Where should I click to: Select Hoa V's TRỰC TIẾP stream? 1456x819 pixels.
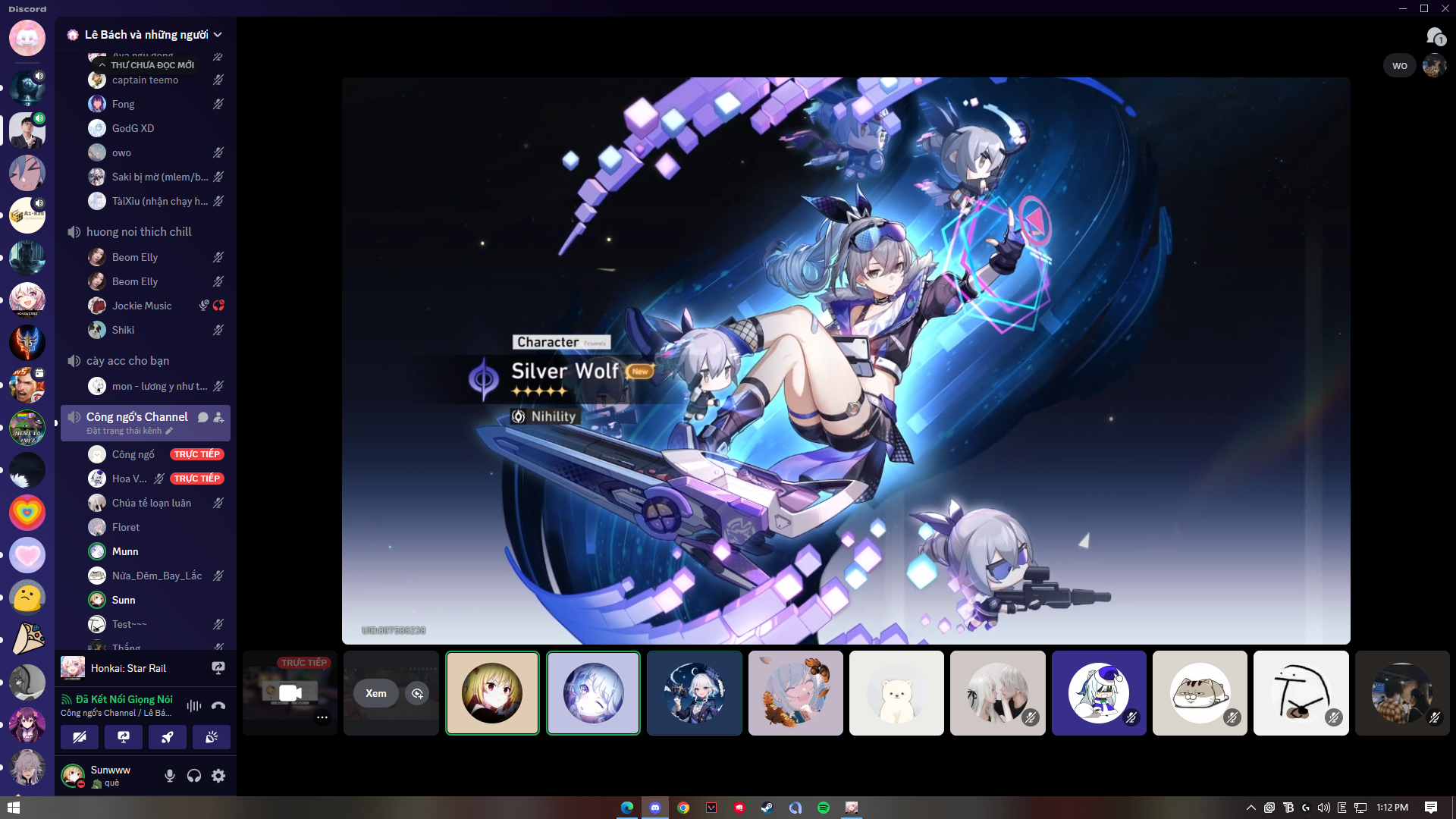coord(196,479)
